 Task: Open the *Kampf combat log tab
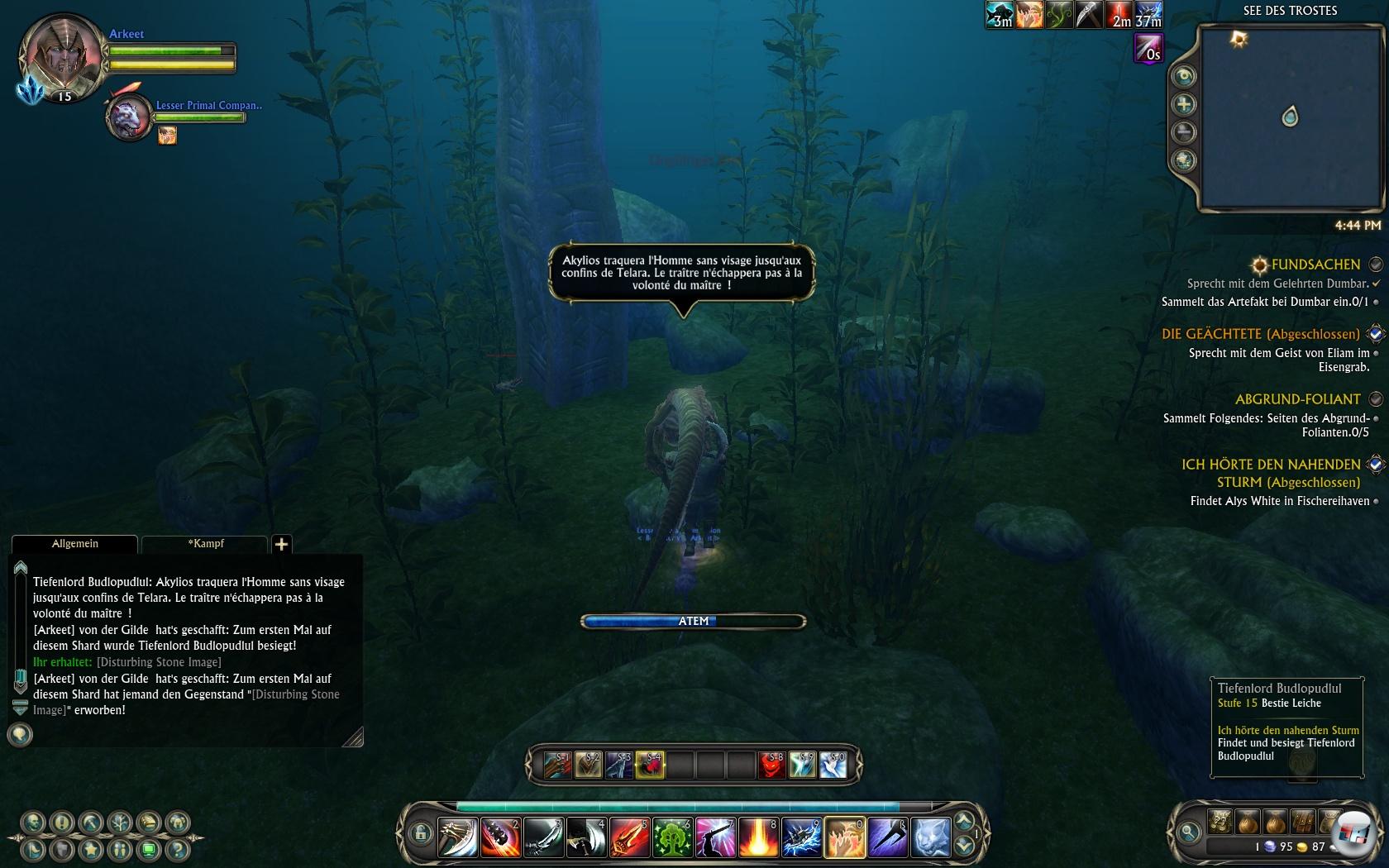[205, 544]
